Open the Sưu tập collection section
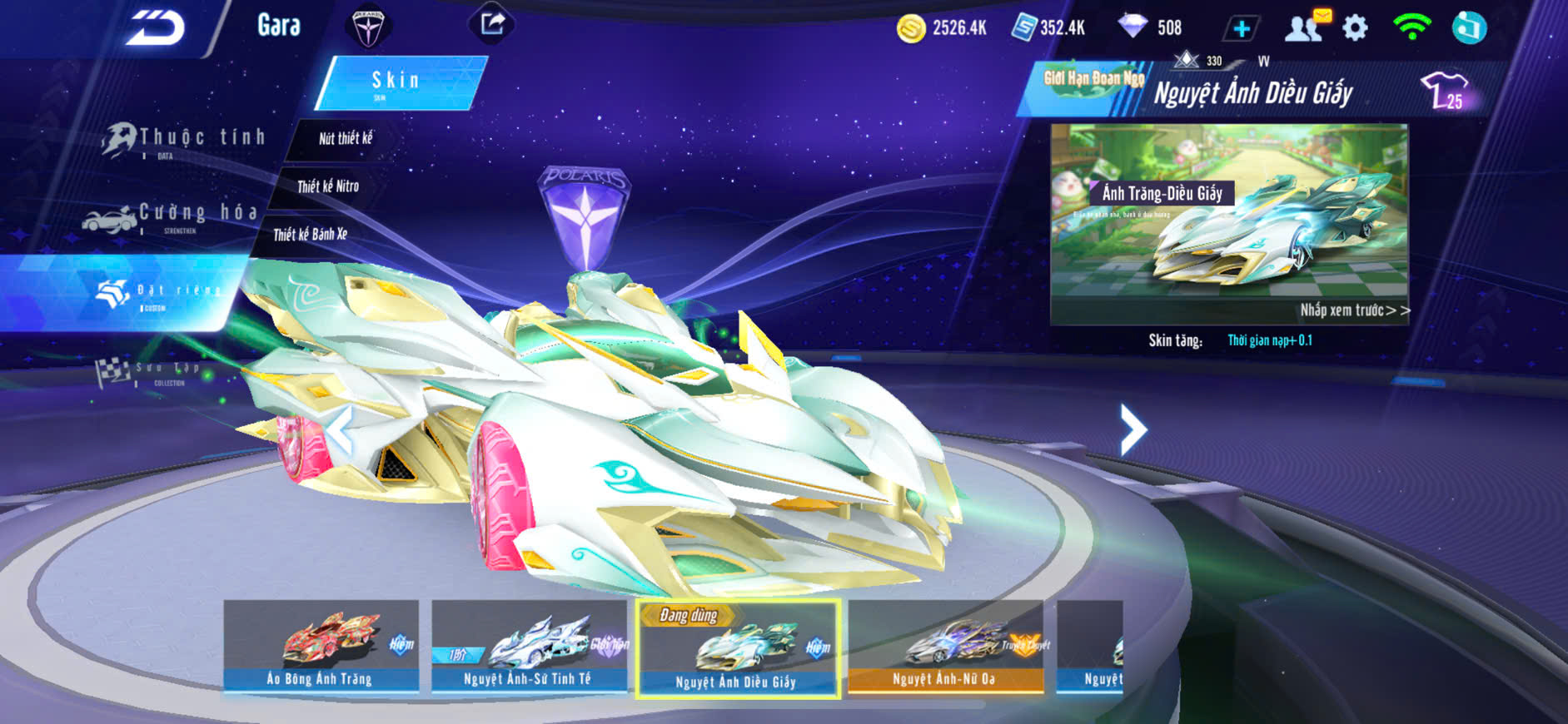Viewport: 1568px width, 724px height. coord(150,372)
